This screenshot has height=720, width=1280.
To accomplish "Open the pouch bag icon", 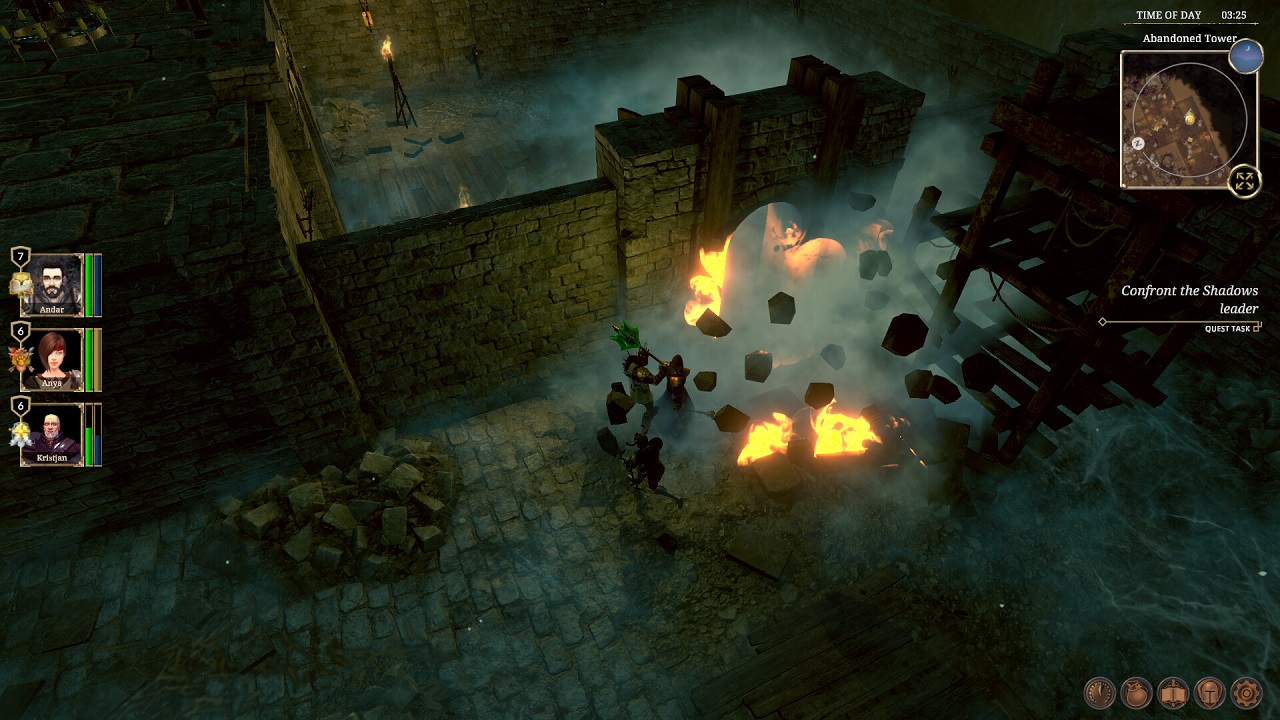I will click(x=1137, y=693).
